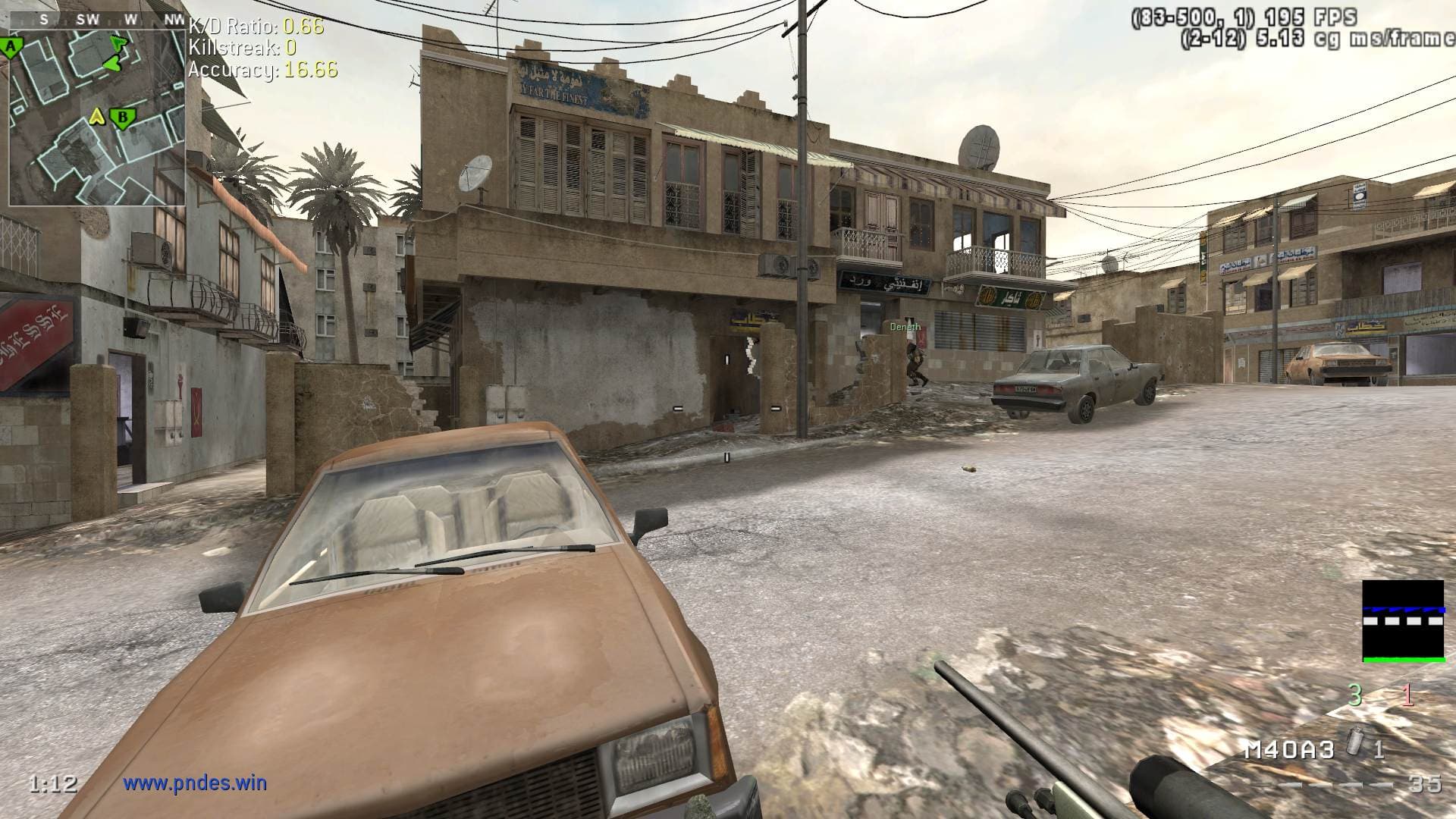Screen dimensions: 1456x819
Task: Click the compass direction strip
Action: tap(97, 20)
